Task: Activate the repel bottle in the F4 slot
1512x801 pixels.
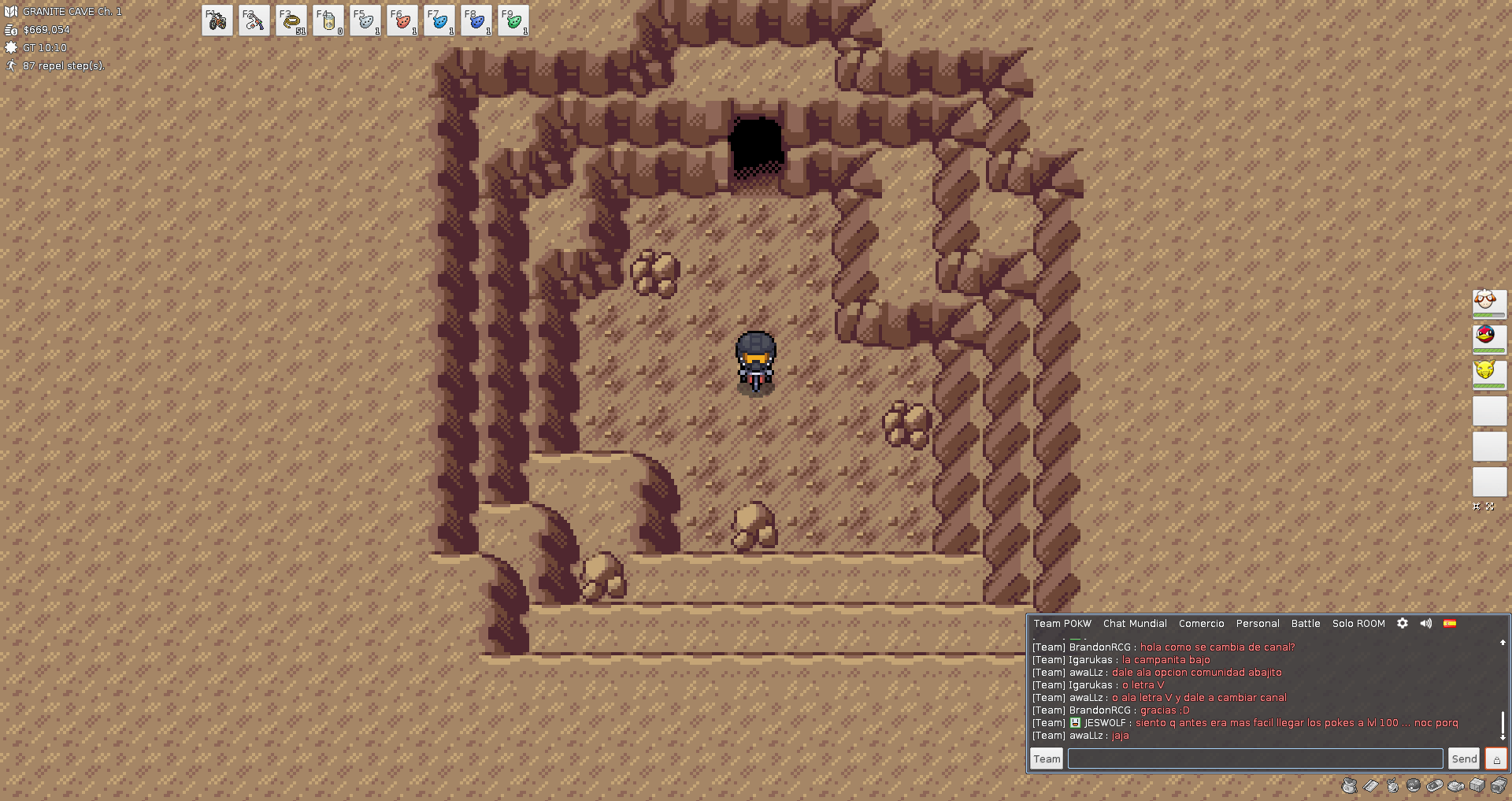Action: pos(328,20)
